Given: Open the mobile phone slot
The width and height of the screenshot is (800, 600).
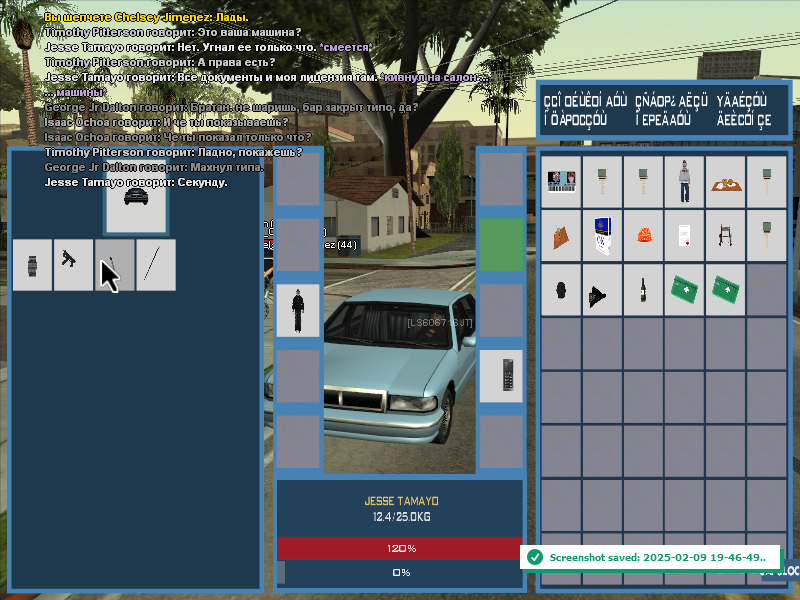Looking at the screenshot, I should pyautogui.click(x=501, y=376).
